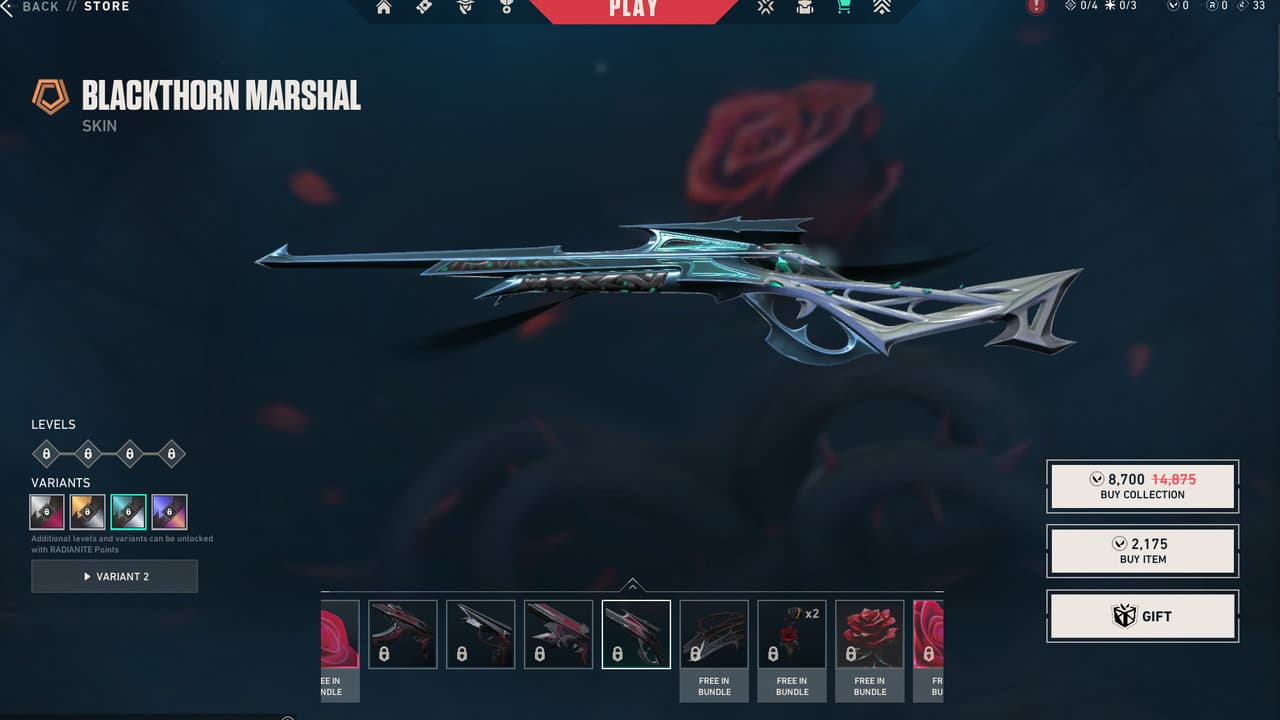Image resolution: width=1280 pixels, height=720 pixels.
Task: Select the gold variant swatch
Action: 88,512
